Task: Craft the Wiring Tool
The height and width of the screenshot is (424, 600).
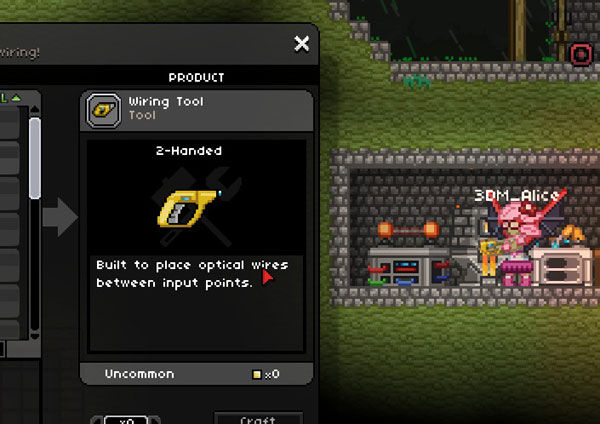Action: coord(258,419)
